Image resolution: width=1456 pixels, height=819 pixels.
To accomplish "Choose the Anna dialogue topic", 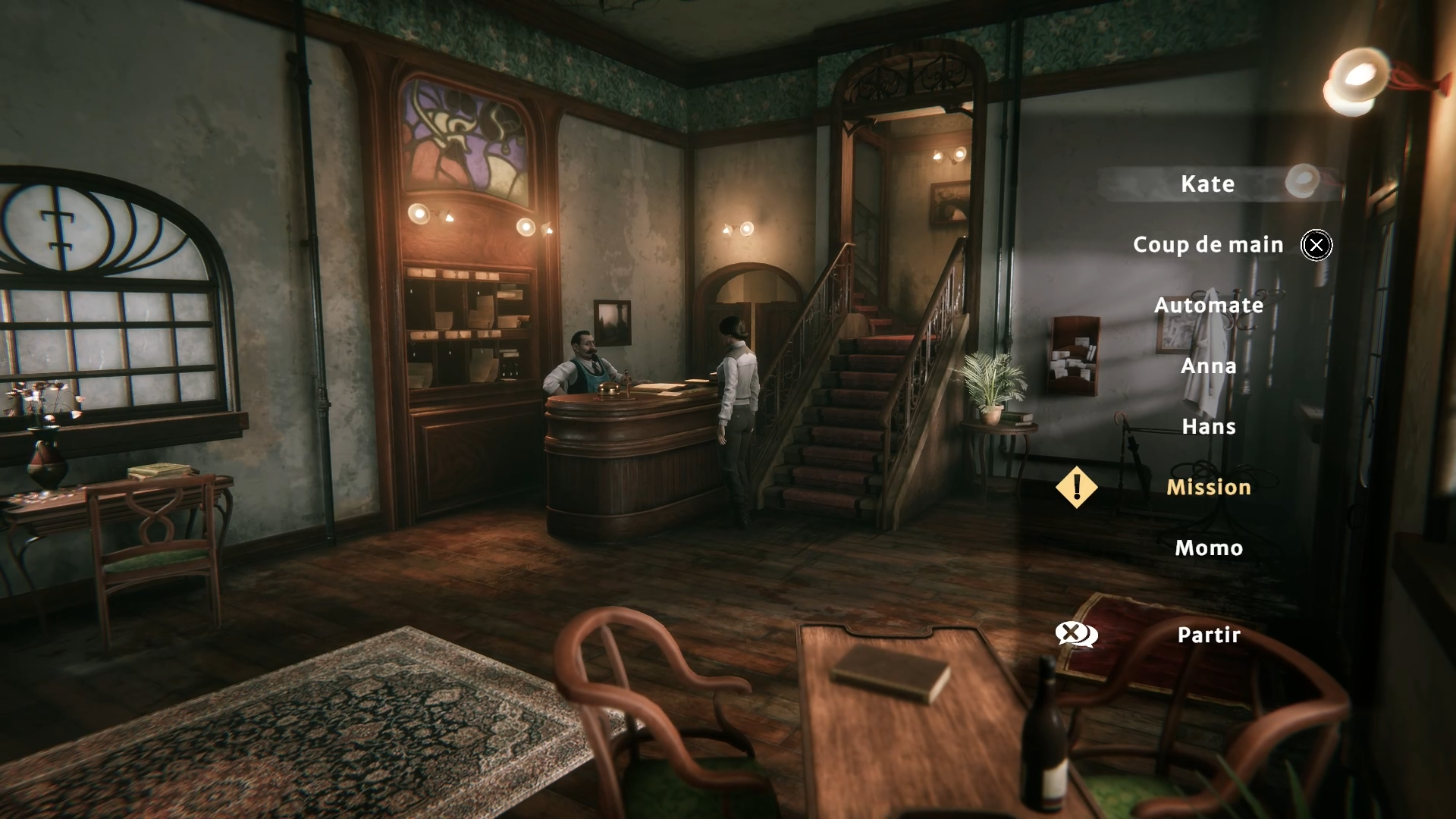I will (1209, 366).
